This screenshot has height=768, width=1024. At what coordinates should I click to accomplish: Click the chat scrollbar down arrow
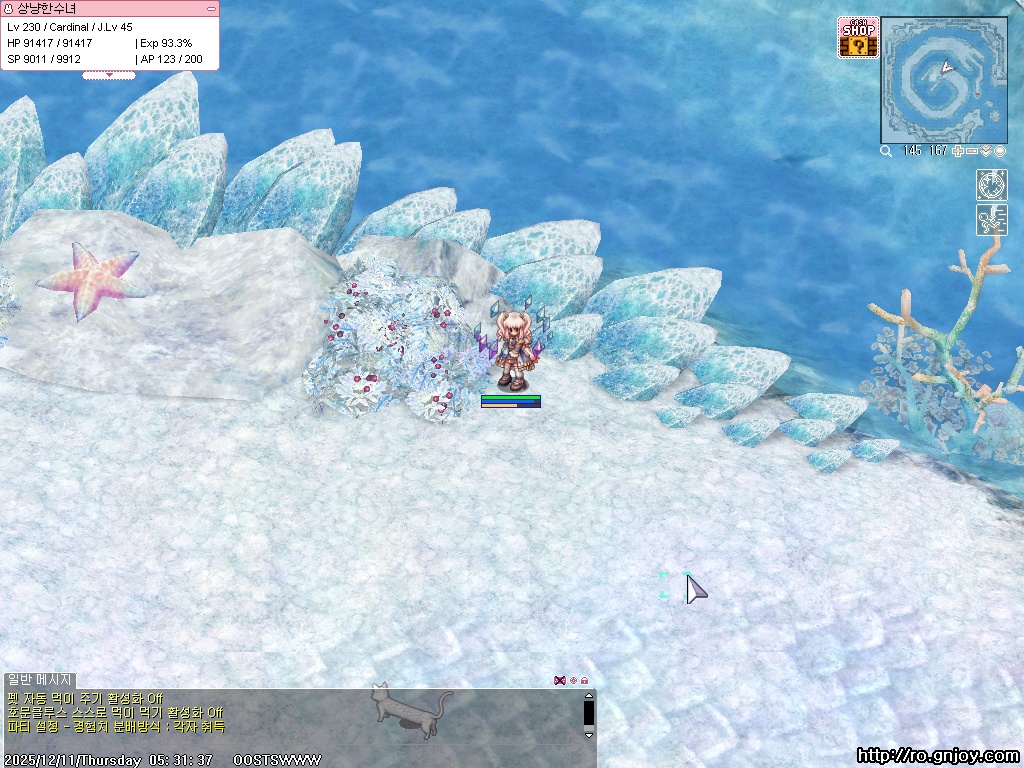[x=589, y=732]
